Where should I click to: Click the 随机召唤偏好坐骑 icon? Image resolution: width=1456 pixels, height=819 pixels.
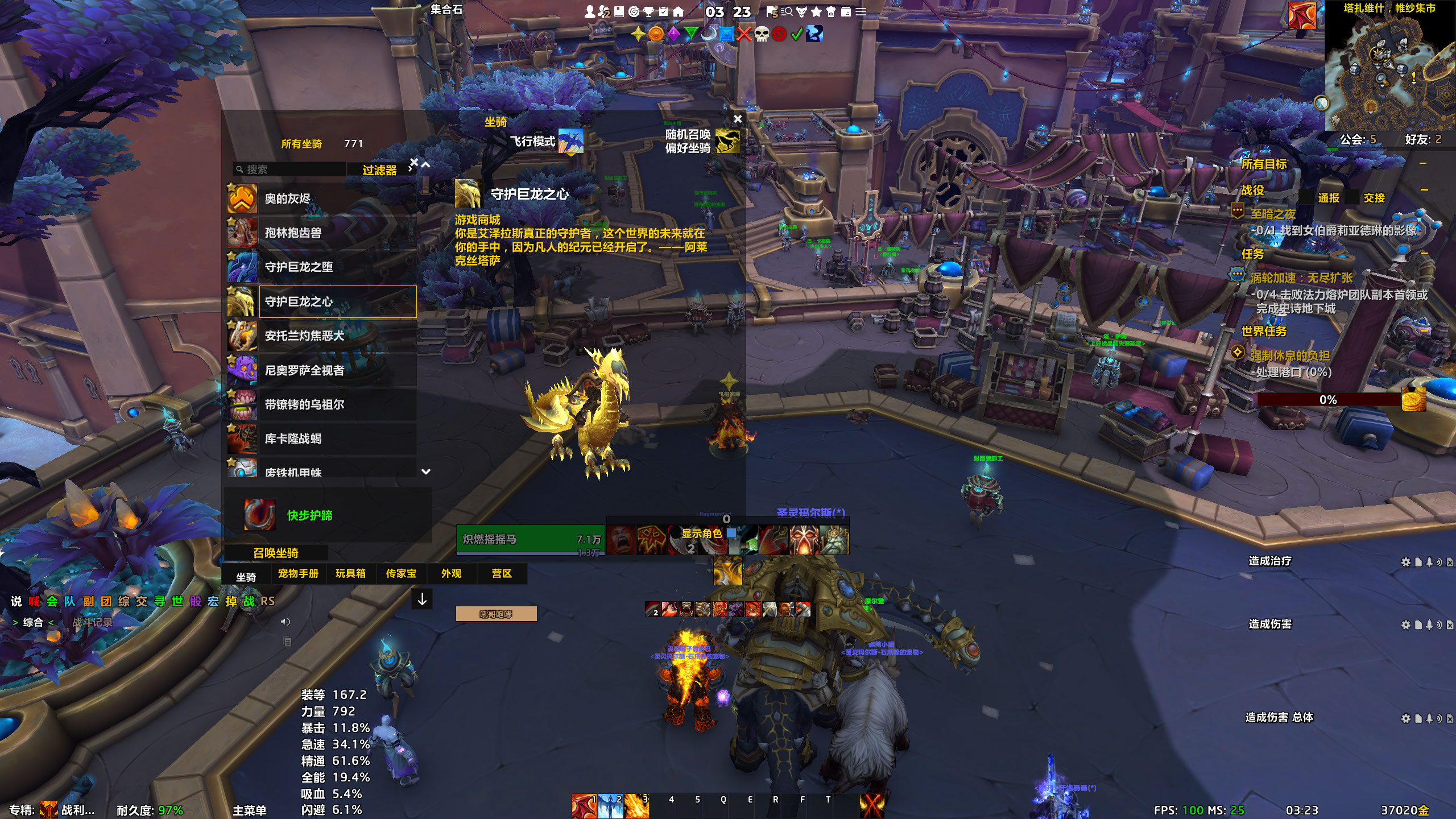[727, 141]
